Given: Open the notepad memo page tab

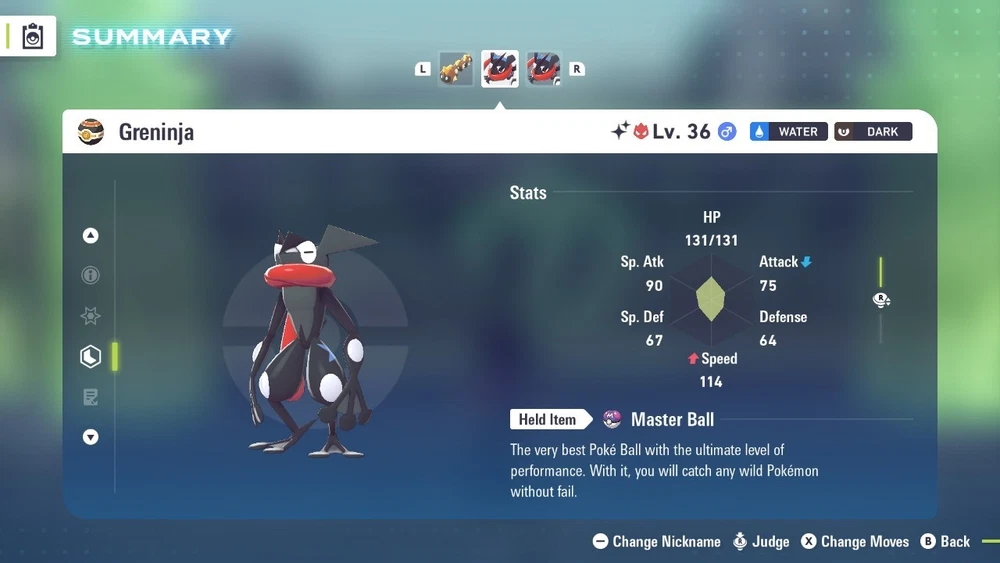Looking at the screenshot, I should click(91, 397).
